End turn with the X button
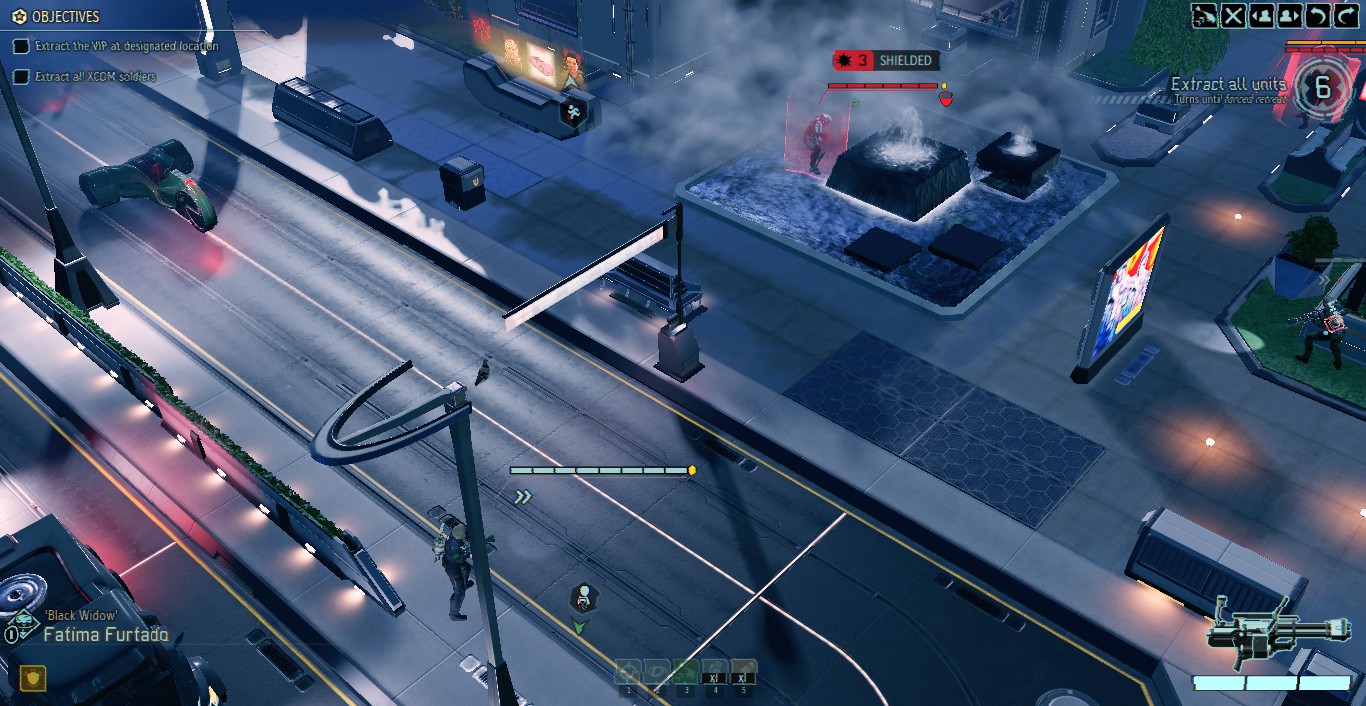 tap(1234, 15)
